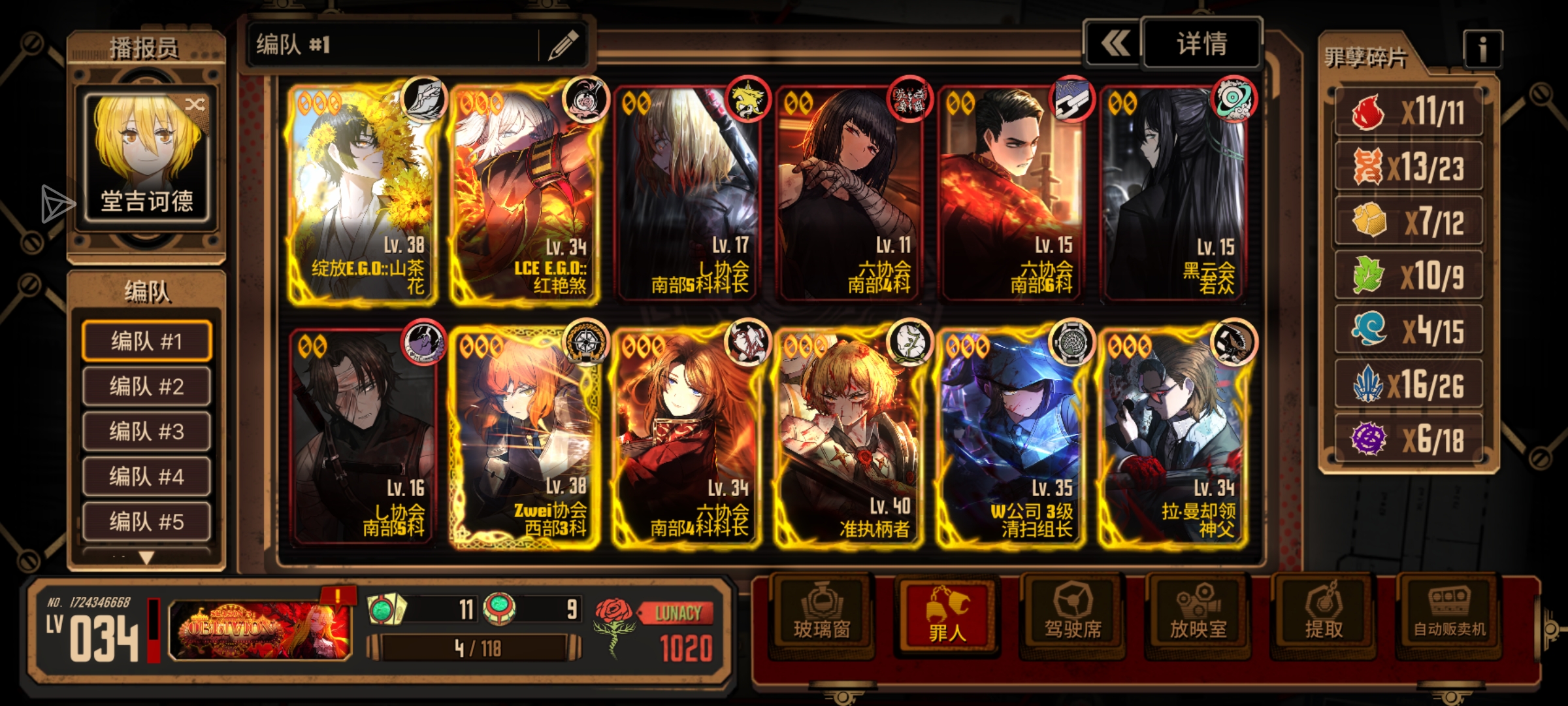This screenshot has width=1568, height=706.
Task: Open the 自动贩卖机 vending machine
Action: tap(1449, 614)
